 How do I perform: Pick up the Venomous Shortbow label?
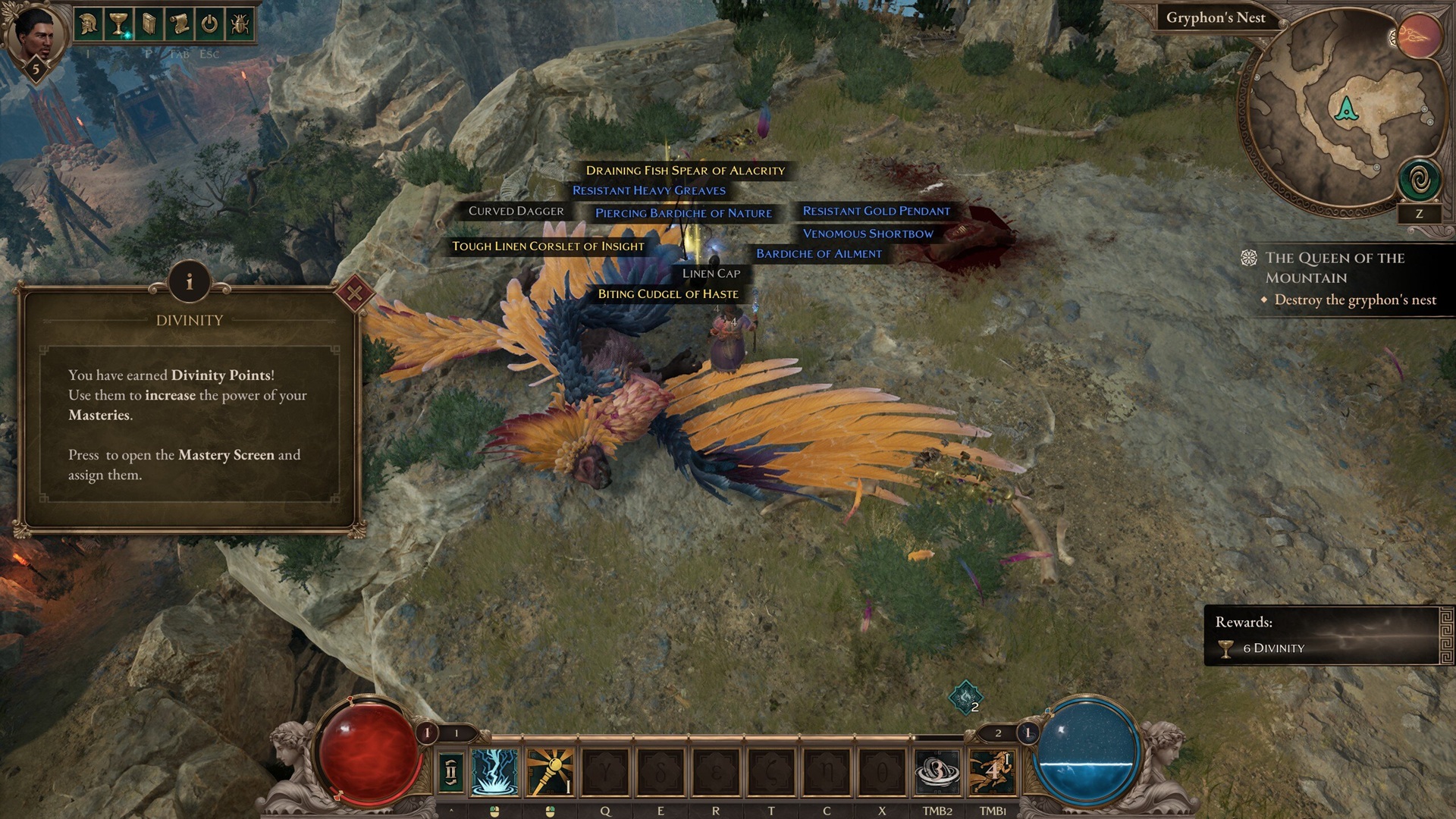(868, 234)
